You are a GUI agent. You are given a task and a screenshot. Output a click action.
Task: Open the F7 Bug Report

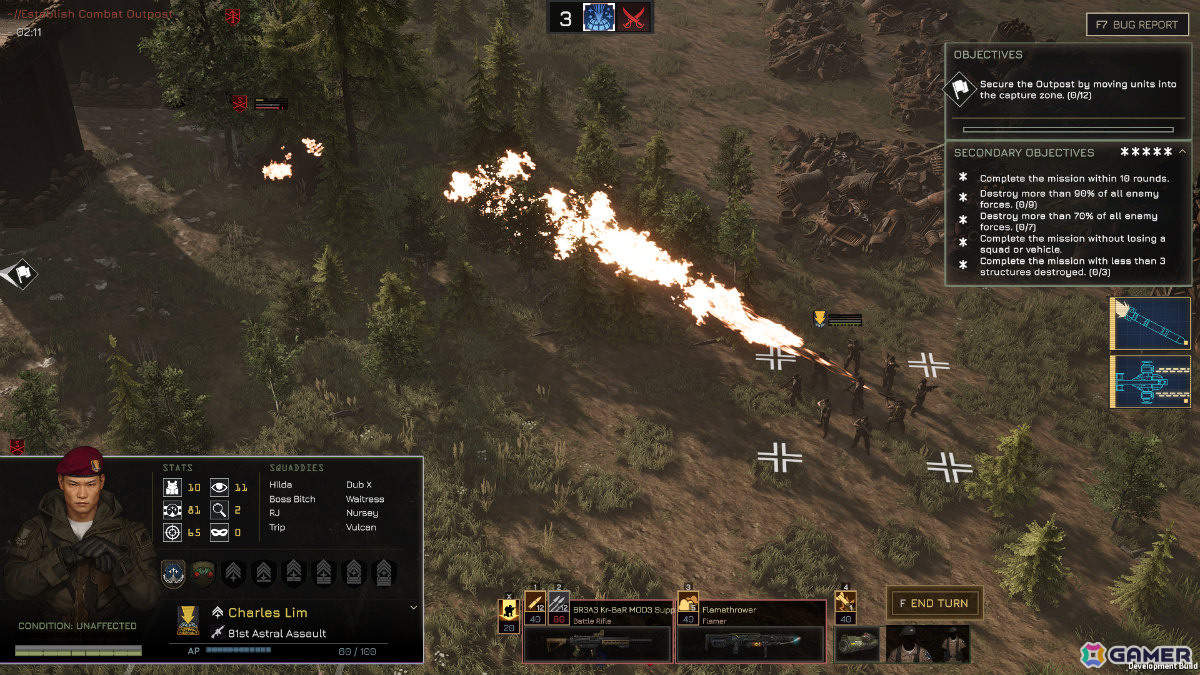click(1137, 24)
